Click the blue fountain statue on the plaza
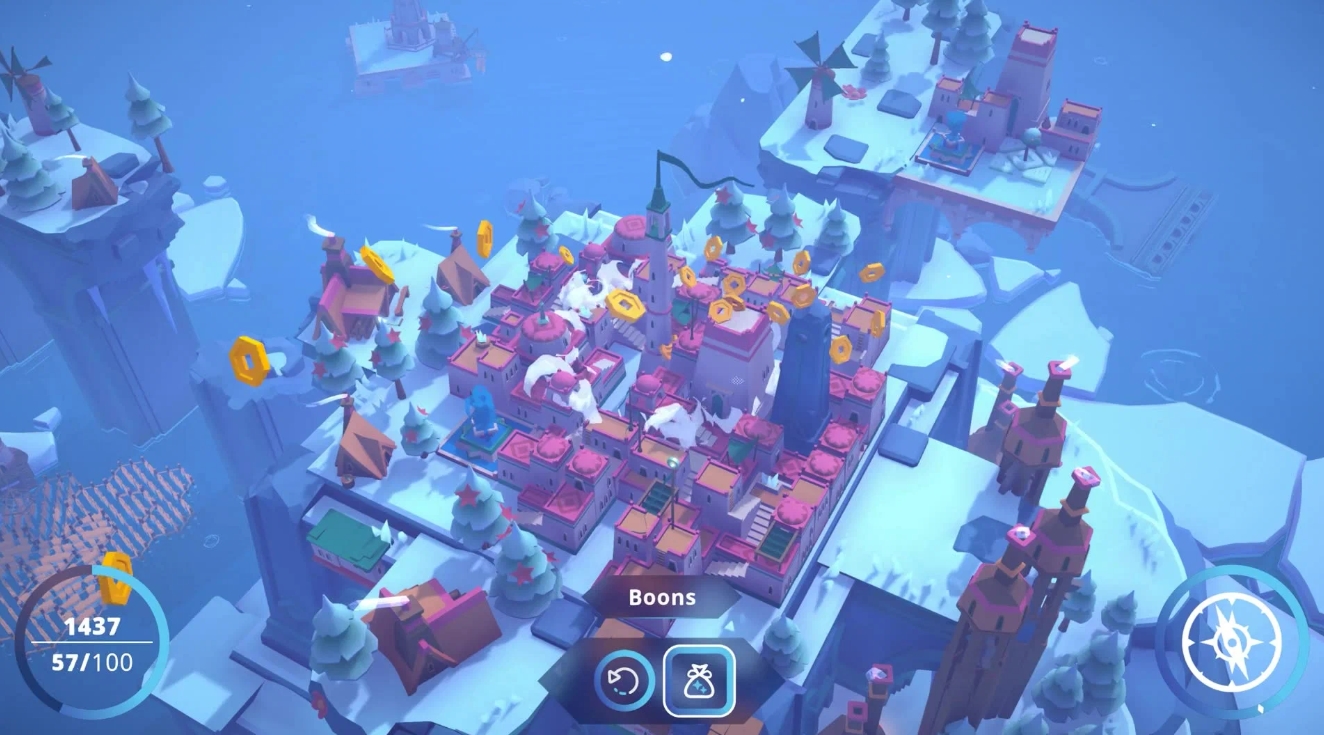The height and width of the screenshot is (735, 1324). 481,410
